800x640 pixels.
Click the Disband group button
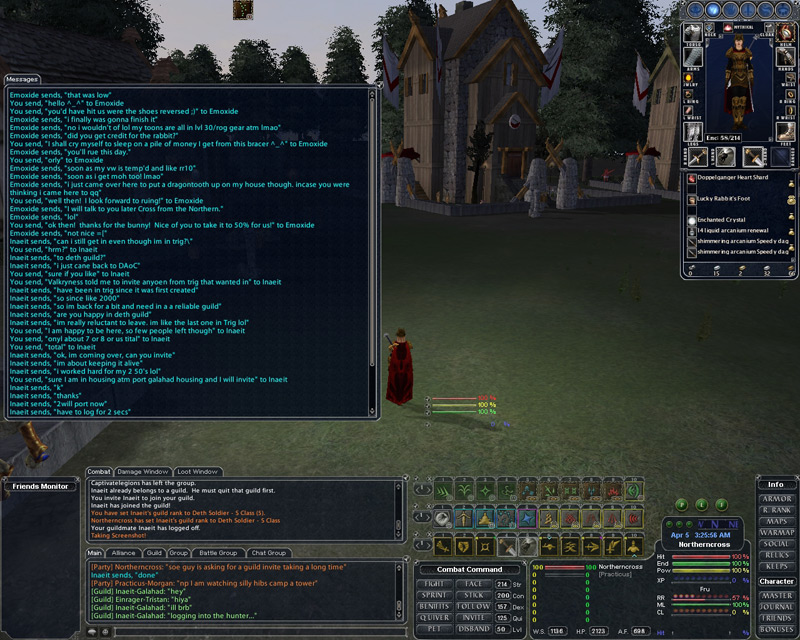coord(474,629)
